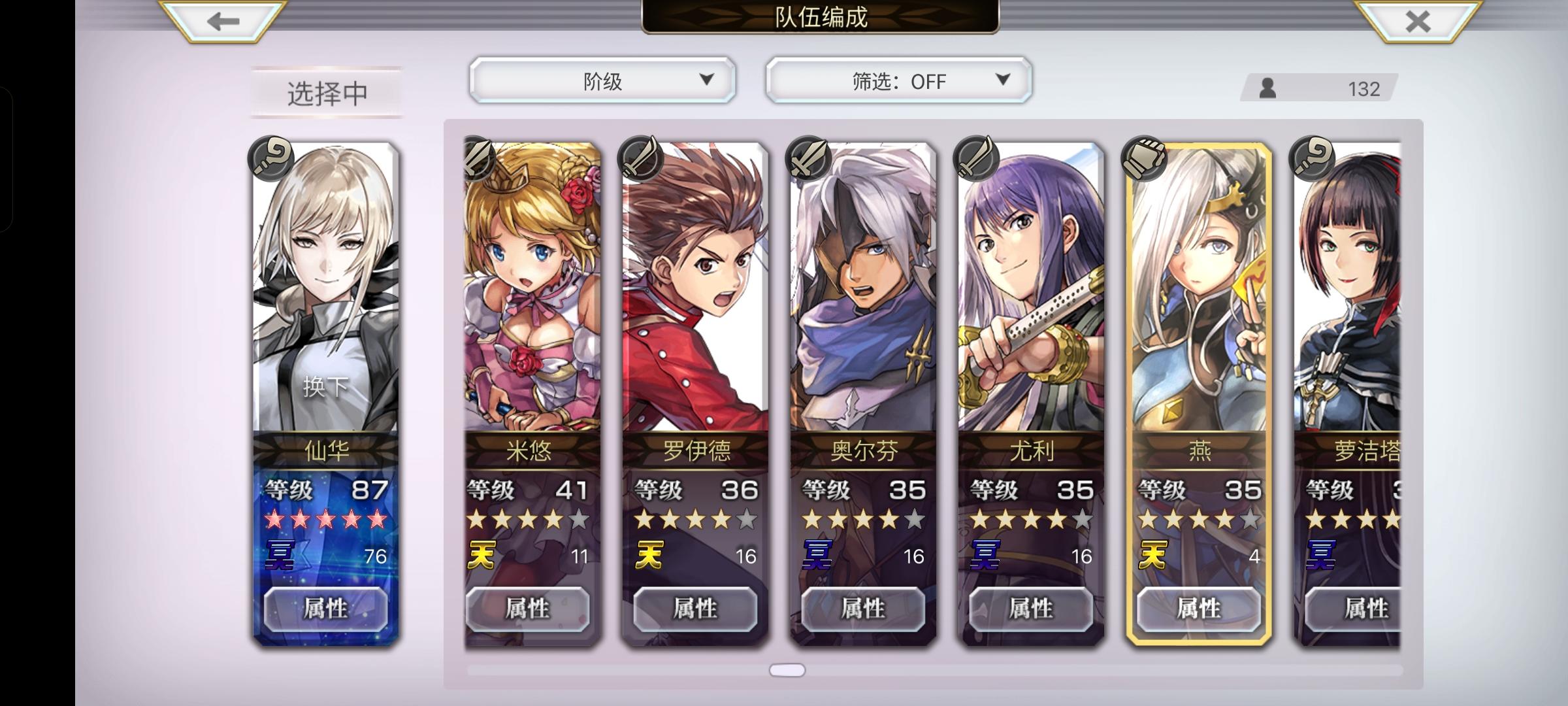Click 奥尔芬's character portrait

point(861,294)
